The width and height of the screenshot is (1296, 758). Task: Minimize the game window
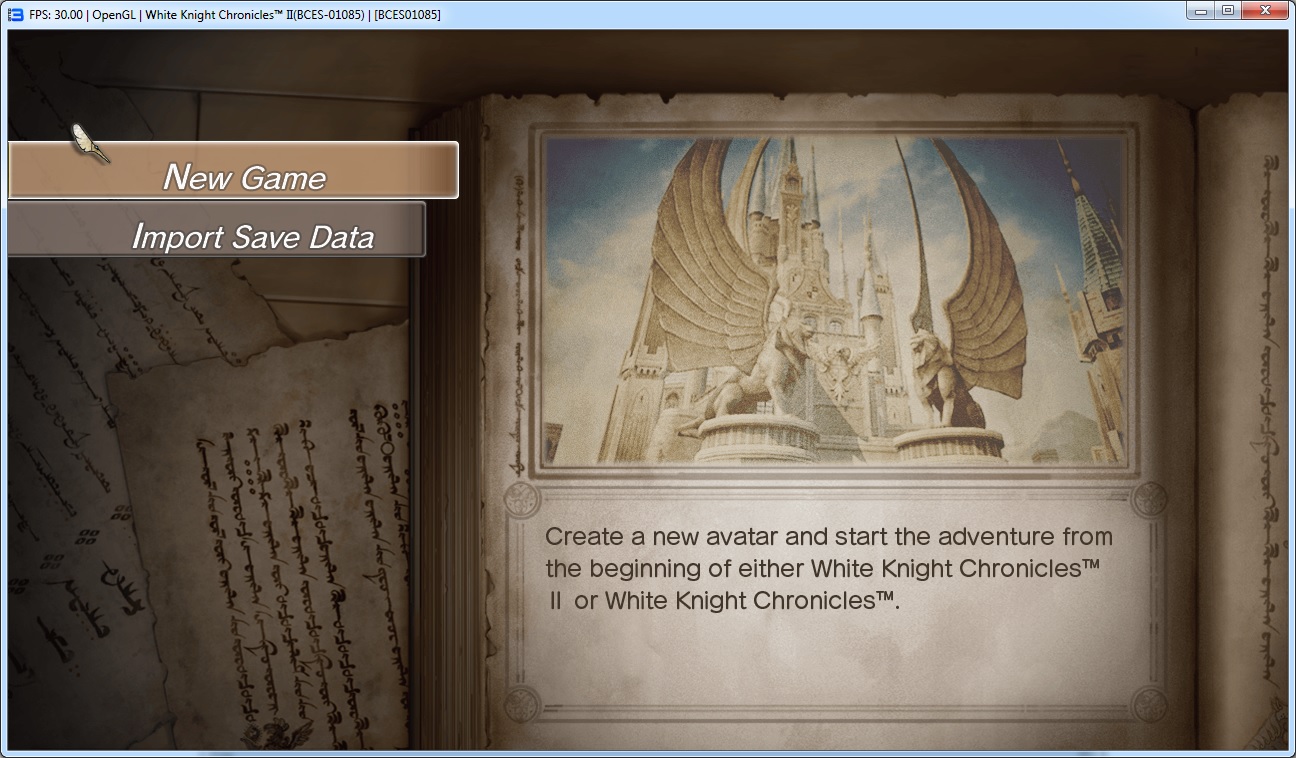pos(1200,11)
